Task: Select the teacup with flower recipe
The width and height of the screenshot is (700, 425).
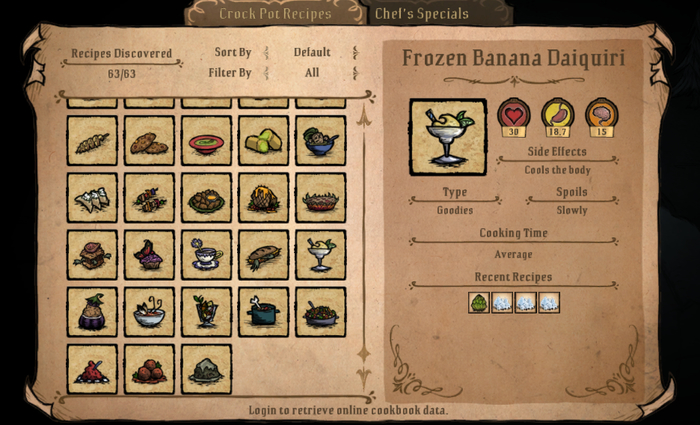Action: (x=207, y=255)
